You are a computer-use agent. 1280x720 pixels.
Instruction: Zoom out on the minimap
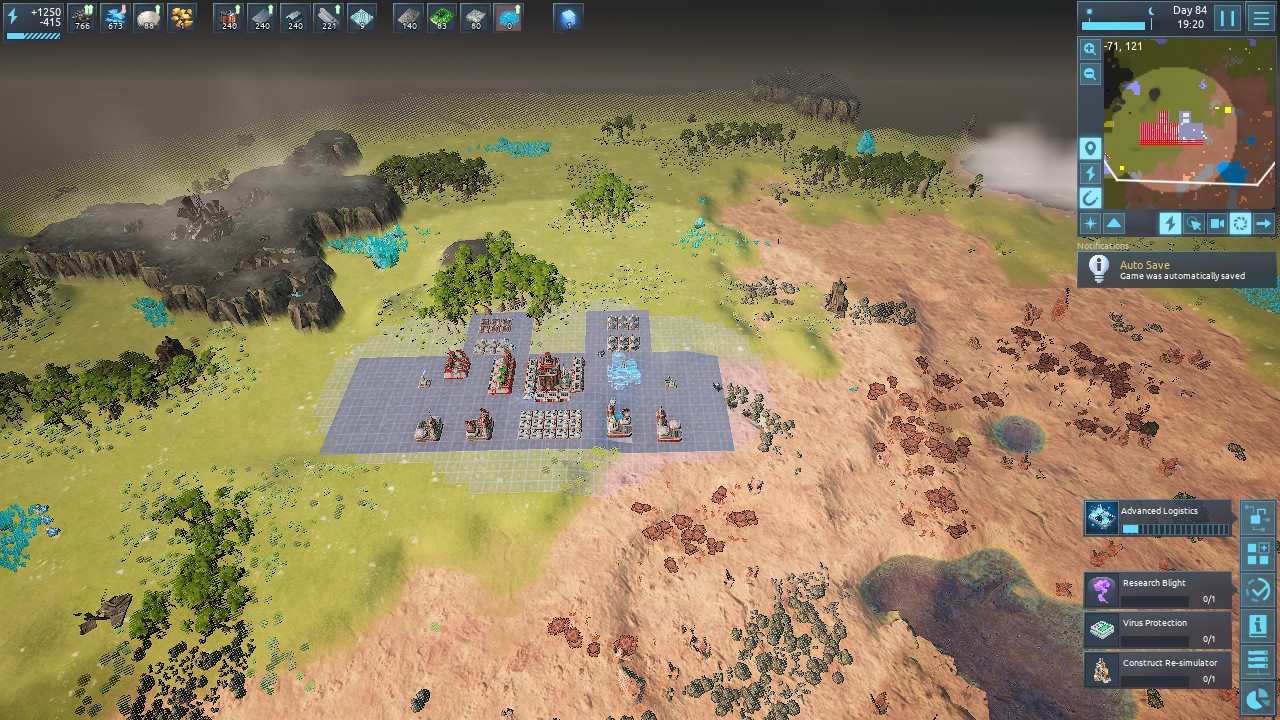point(1090,74)
